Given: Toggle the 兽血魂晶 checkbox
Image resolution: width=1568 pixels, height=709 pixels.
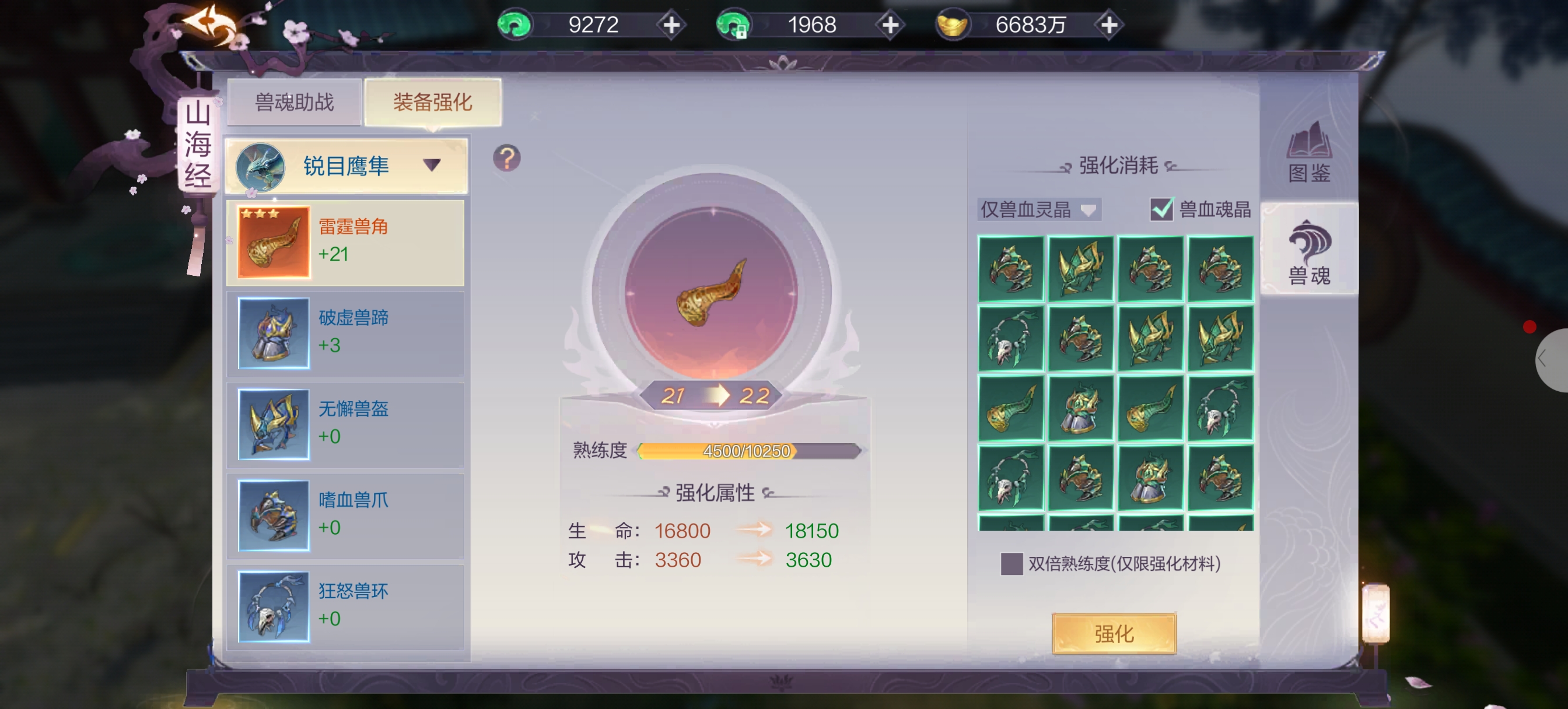Looking at the screenshot, I should pos(1161,210).
